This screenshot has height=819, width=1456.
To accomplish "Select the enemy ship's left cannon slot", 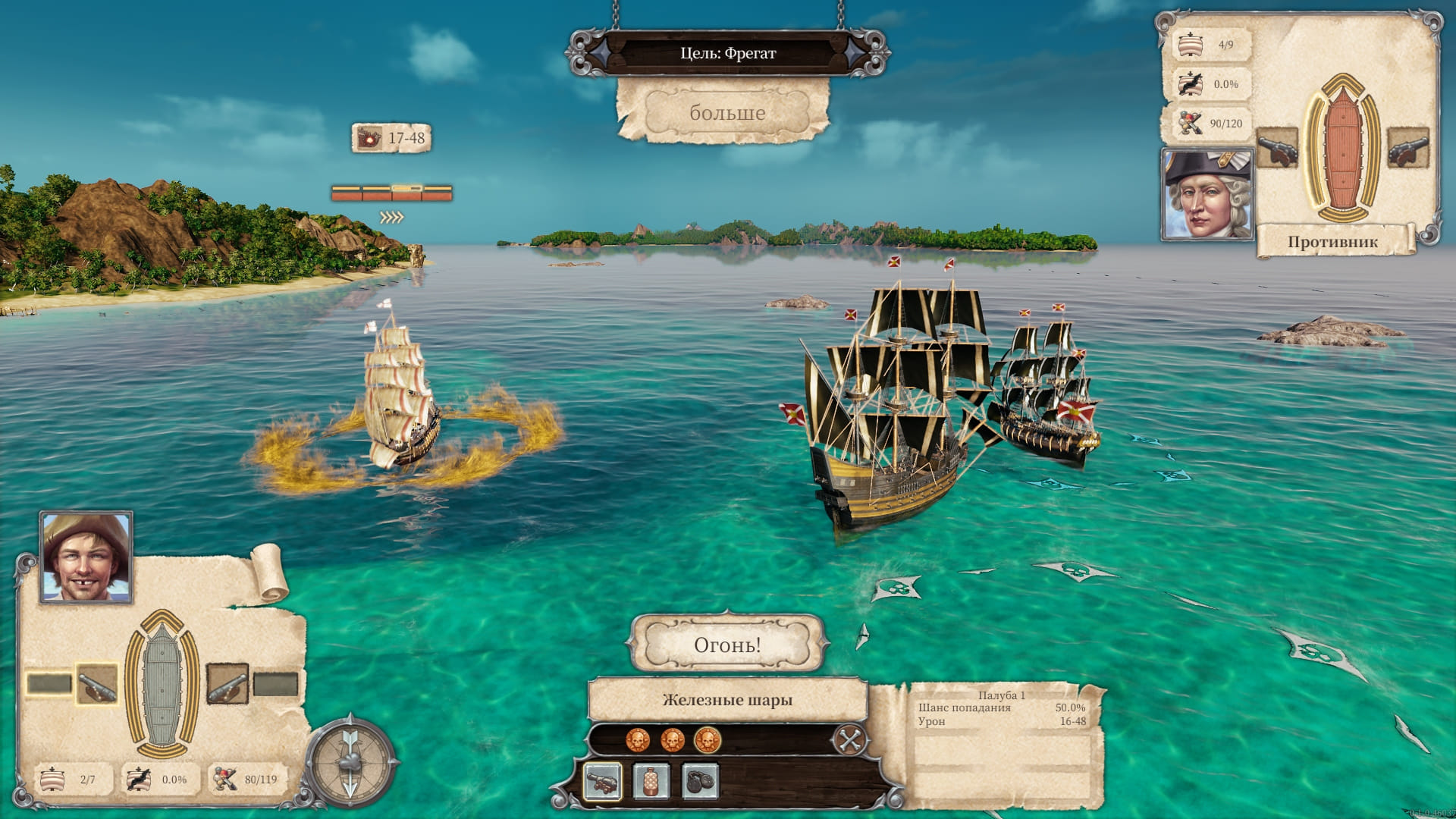I will coord(1277,148).
